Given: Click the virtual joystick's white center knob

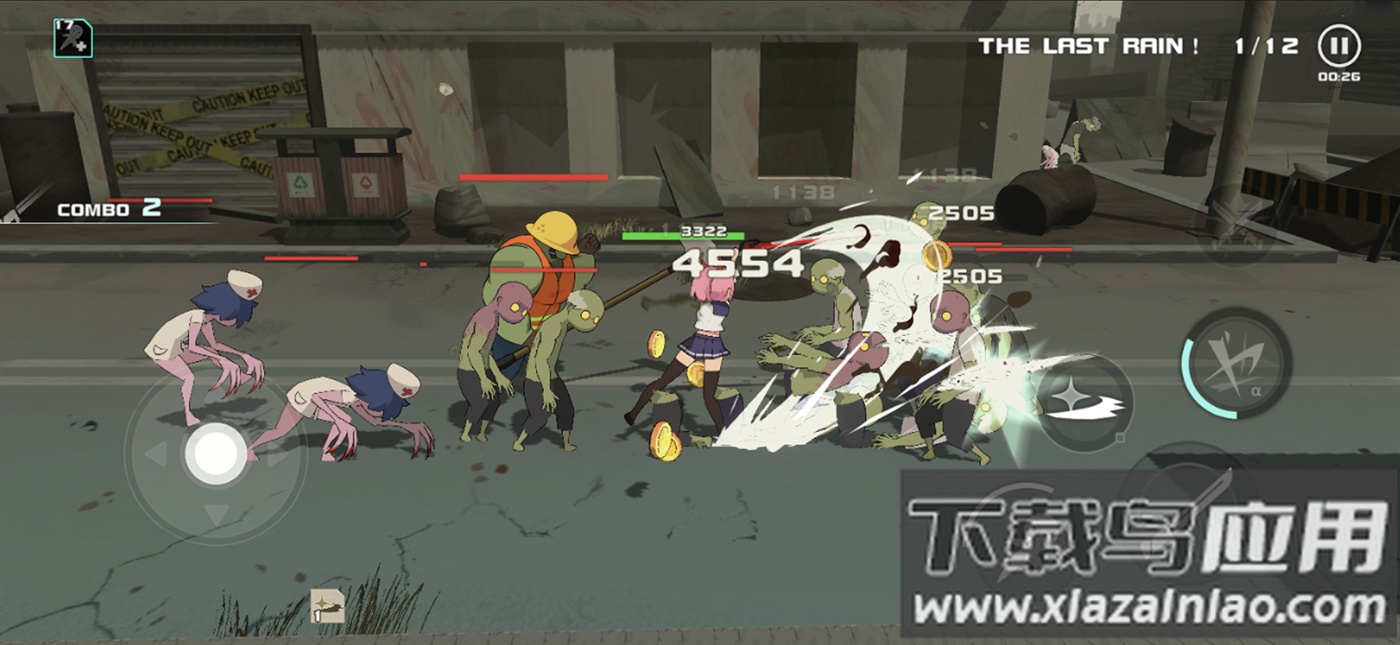Looking at the screenshot, I should point(216,454).
